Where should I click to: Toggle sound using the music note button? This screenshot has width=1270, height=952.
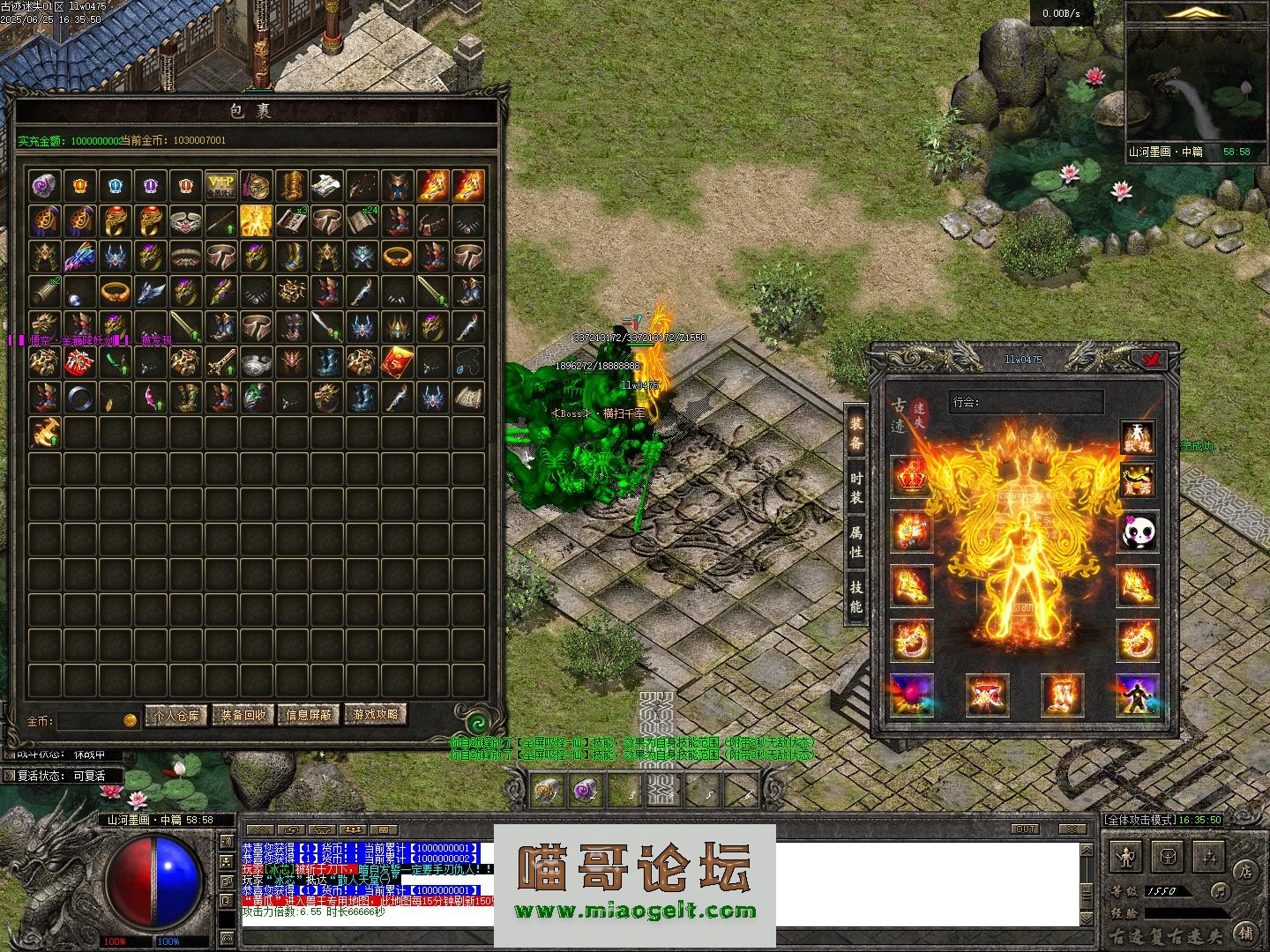[1220, 890]
